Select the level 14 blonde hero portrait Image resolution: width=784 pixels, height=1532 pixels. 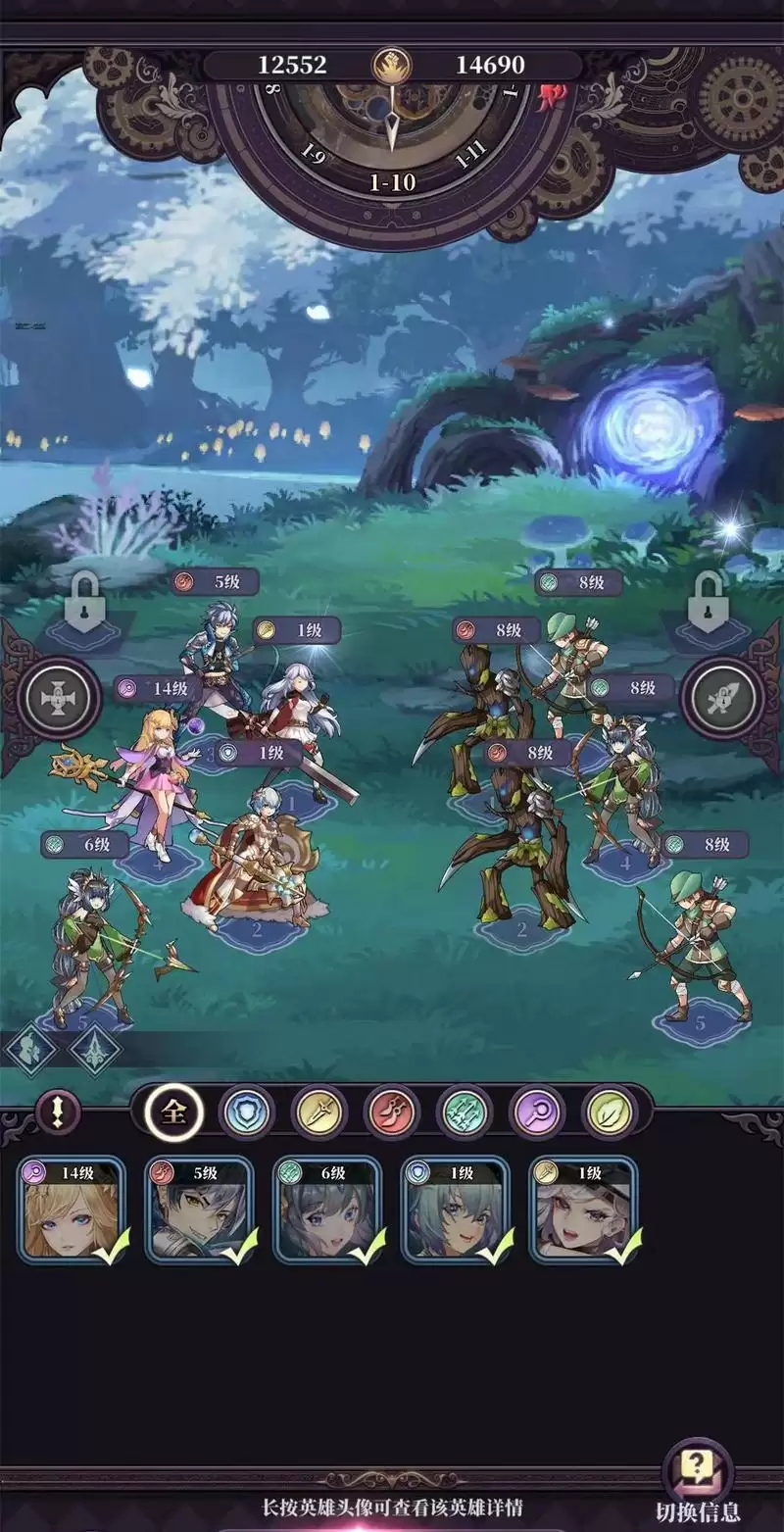(x=72, y=1210)
